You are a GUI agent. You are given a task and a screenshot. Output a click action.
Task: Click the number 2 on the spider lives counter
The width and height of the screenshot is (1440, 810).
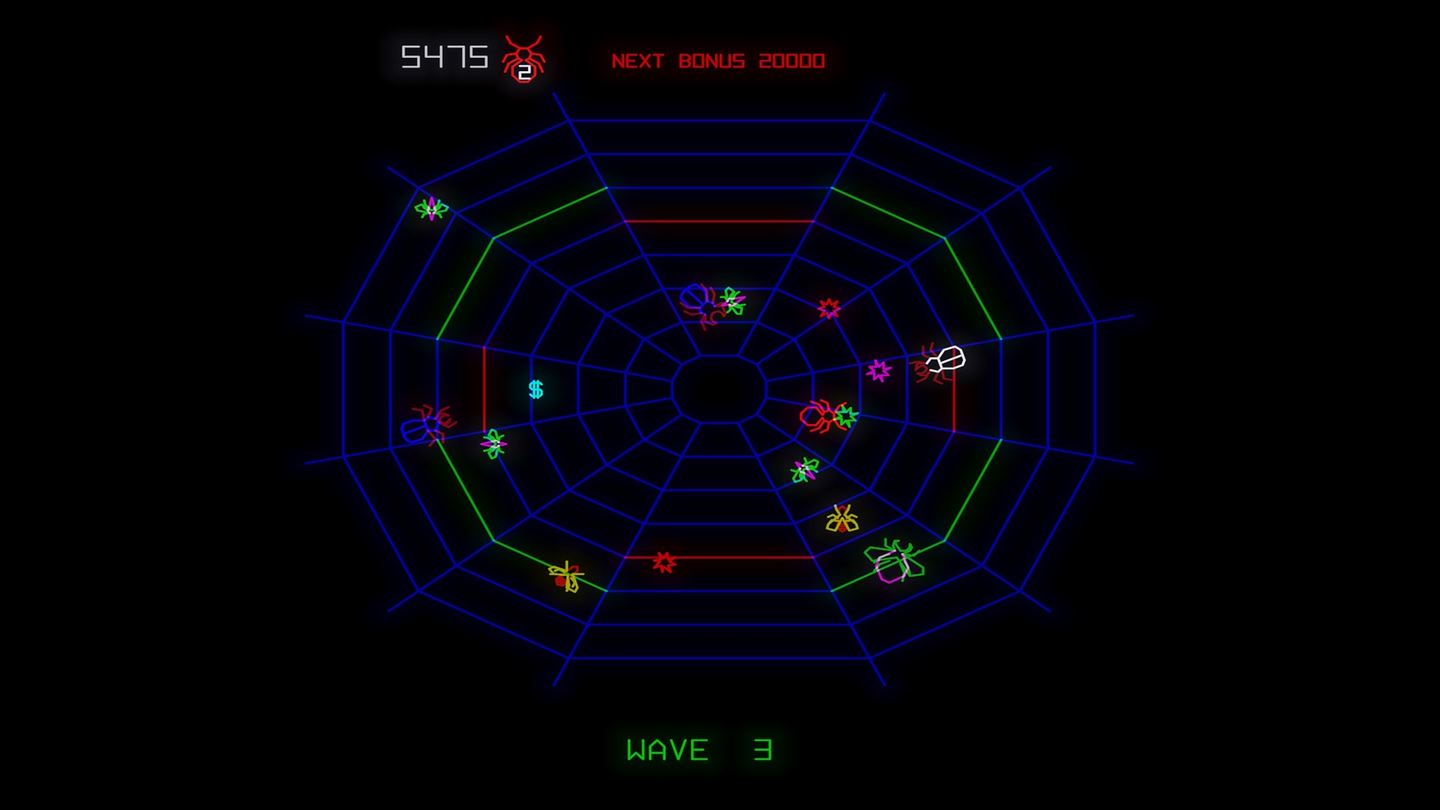(x=524, y=70)
